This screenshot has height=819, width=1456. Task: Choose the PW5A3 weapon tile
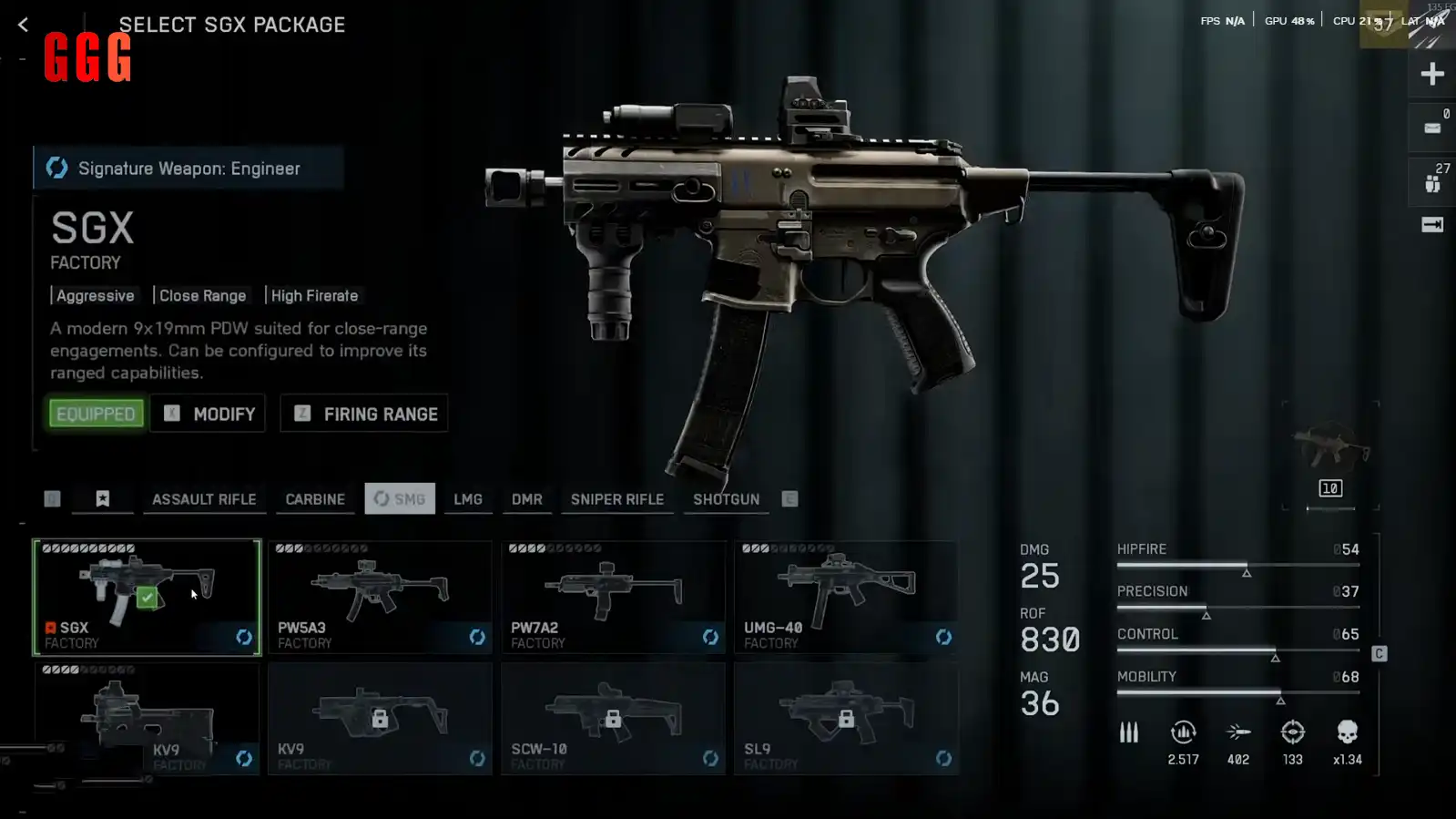coord(380,597)
